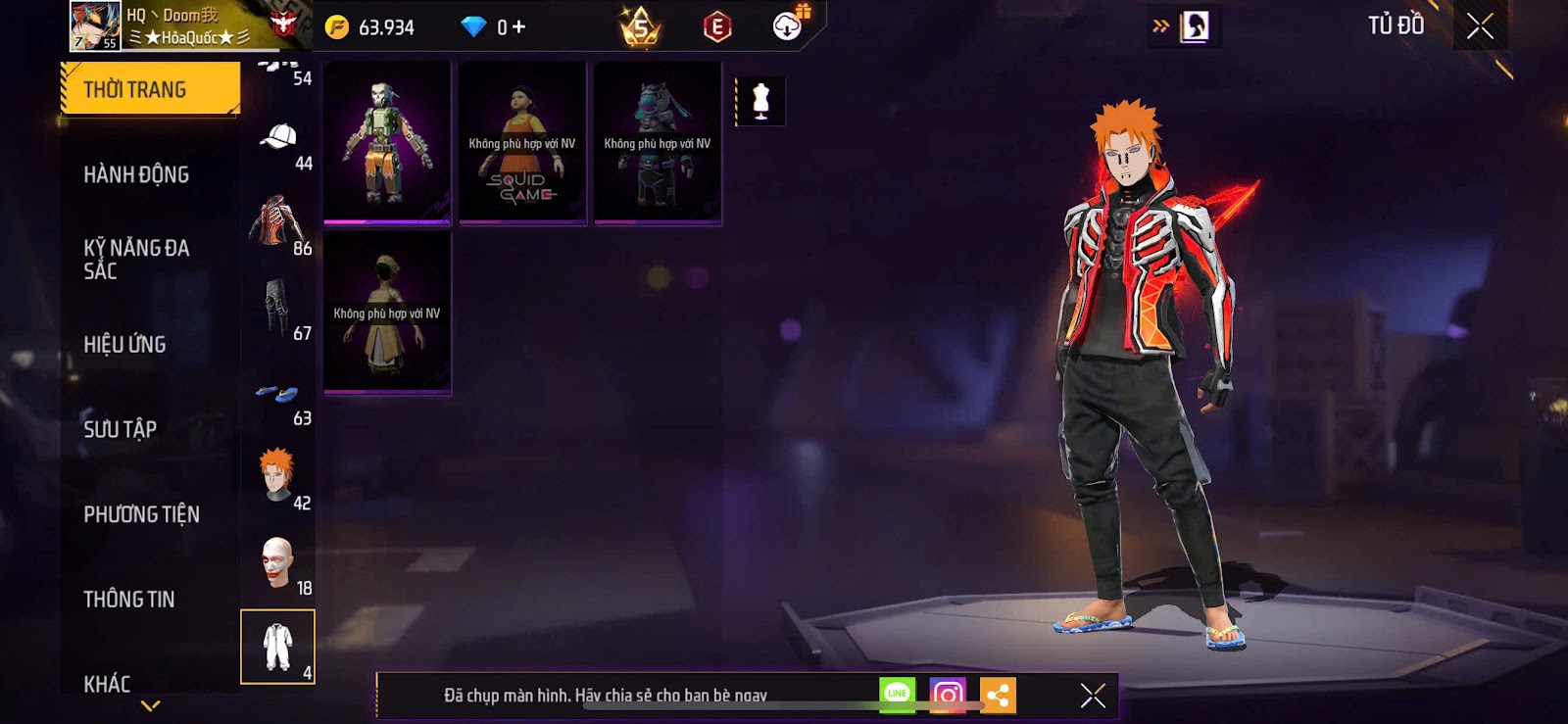The height and width of the screenshot is (724, 1568).
Task: Share the screenshot to Instagram
Action: 948,696
